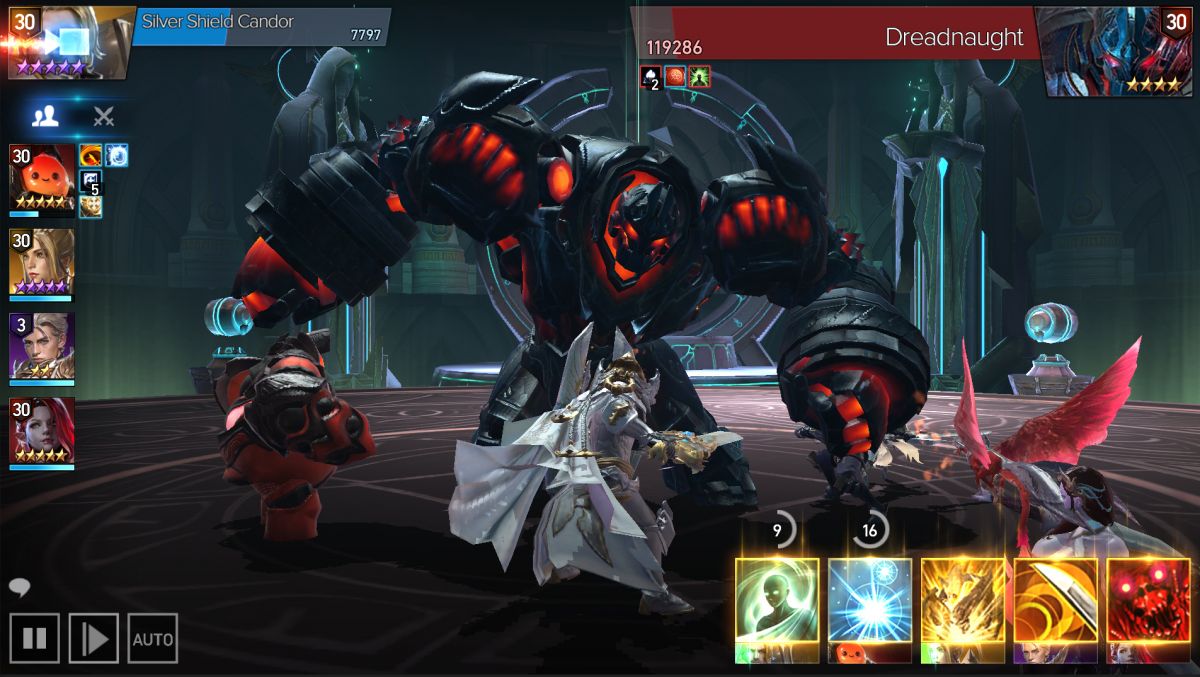Select the red-haired hero portrait
Screen dimensions: 1200x677
[42, 430]
